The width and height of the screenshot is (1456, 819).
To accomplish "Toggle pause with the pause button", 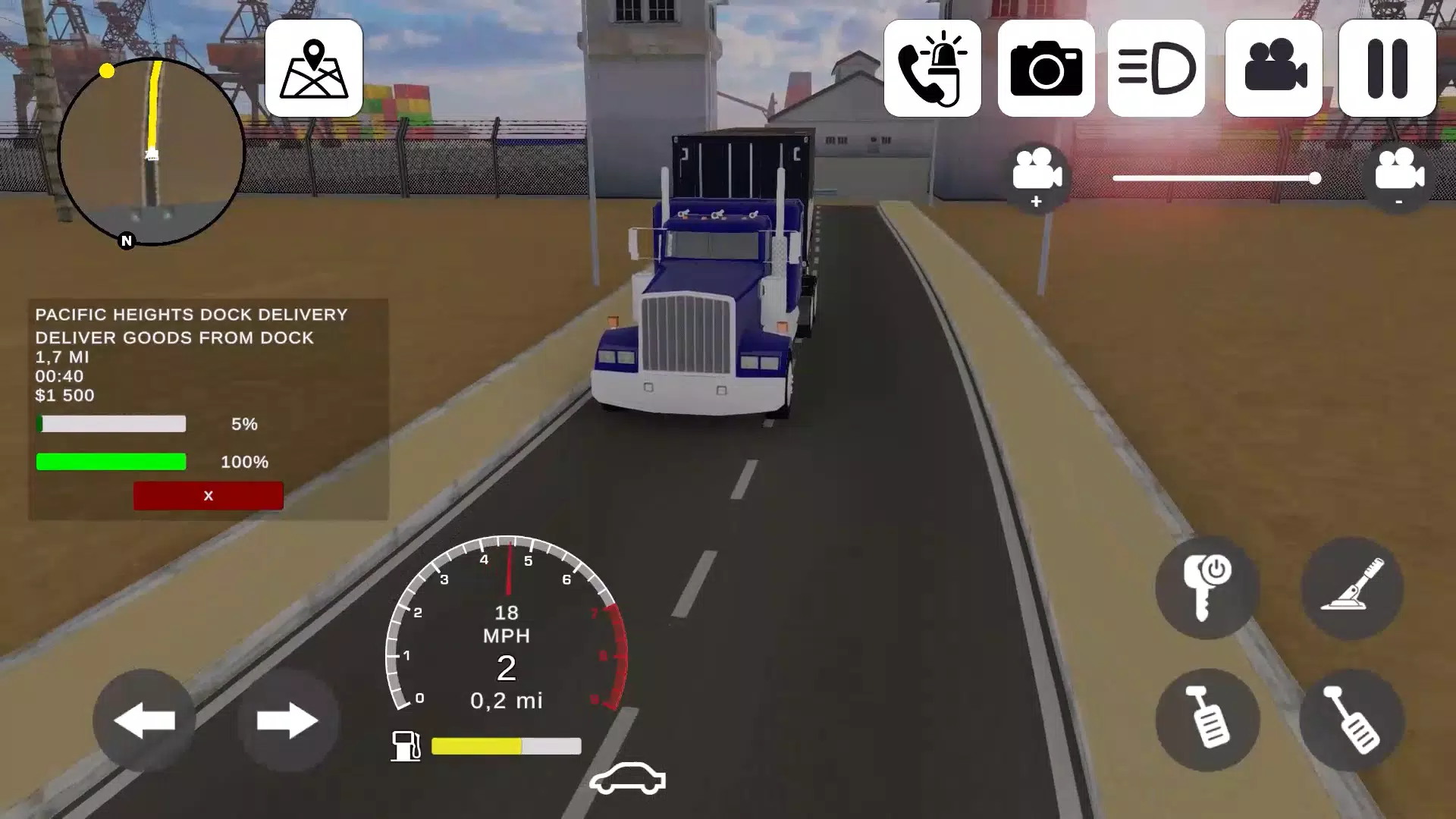I will [1386, 68].
